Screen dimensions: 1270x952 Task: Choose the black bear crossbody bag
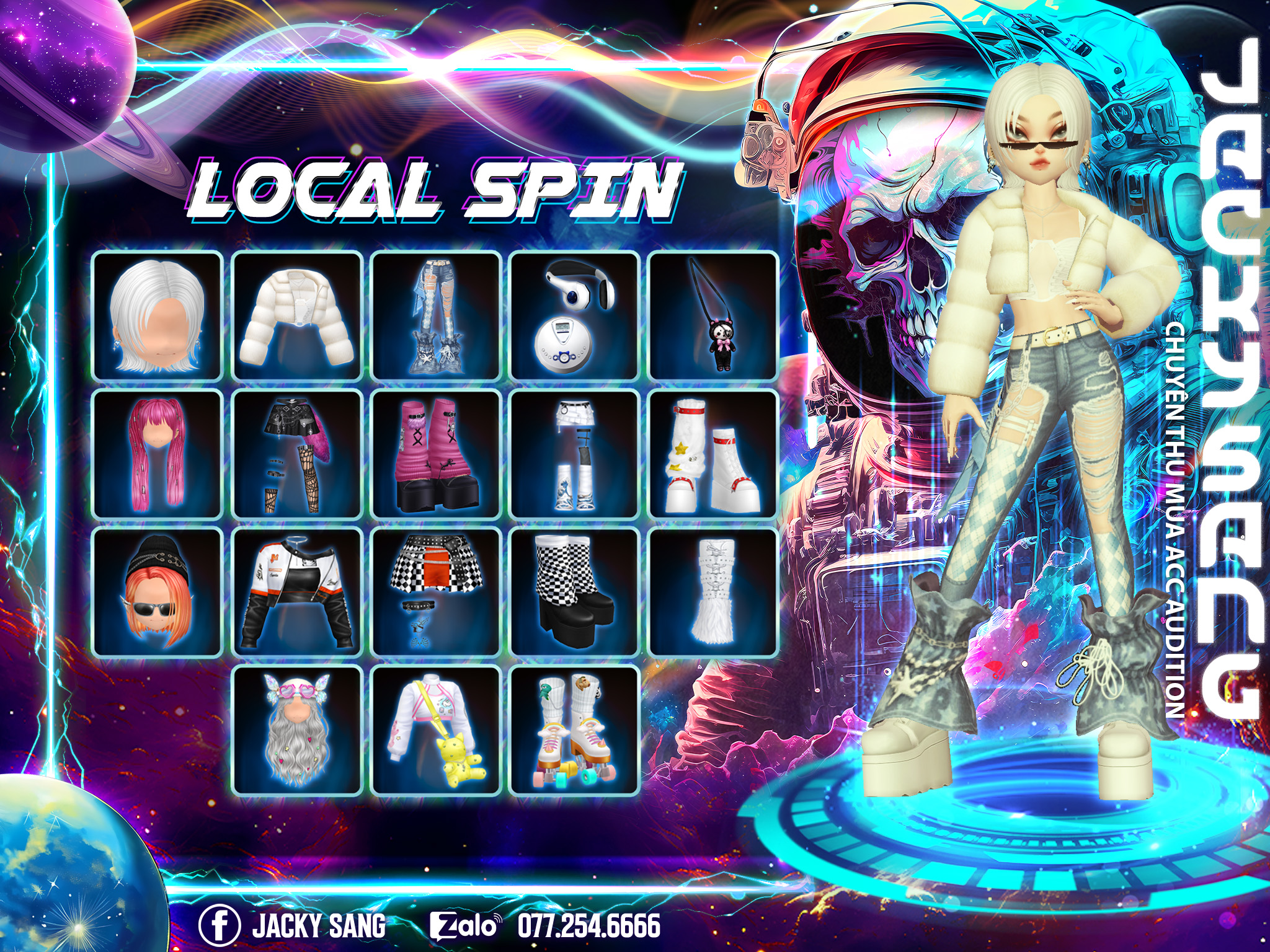coord(714,316)
